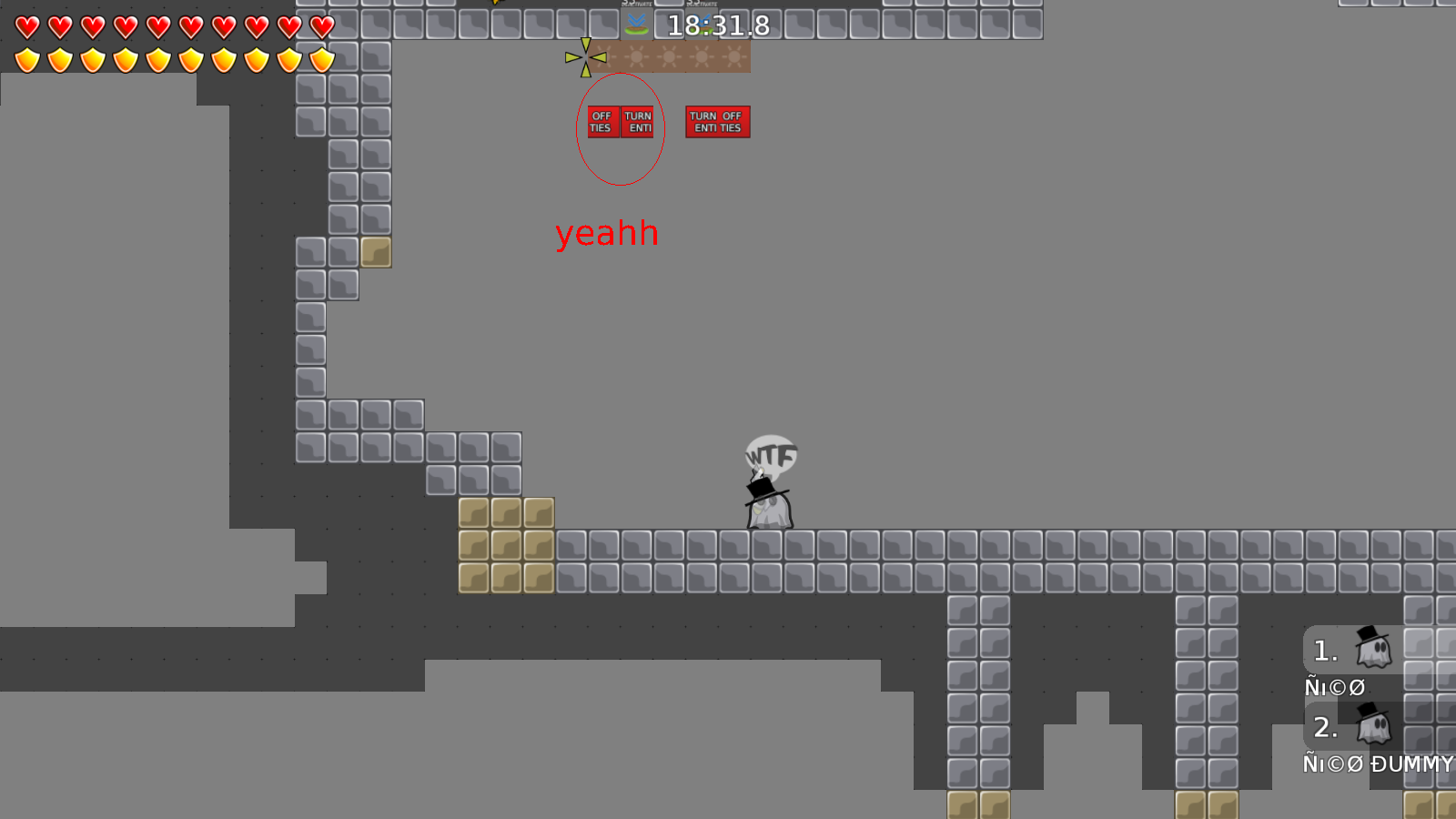Click the rank 2 ghost avatar on the scoreboard
The height and width of the screenshot is (819, 1456).
coord(1374,726)
